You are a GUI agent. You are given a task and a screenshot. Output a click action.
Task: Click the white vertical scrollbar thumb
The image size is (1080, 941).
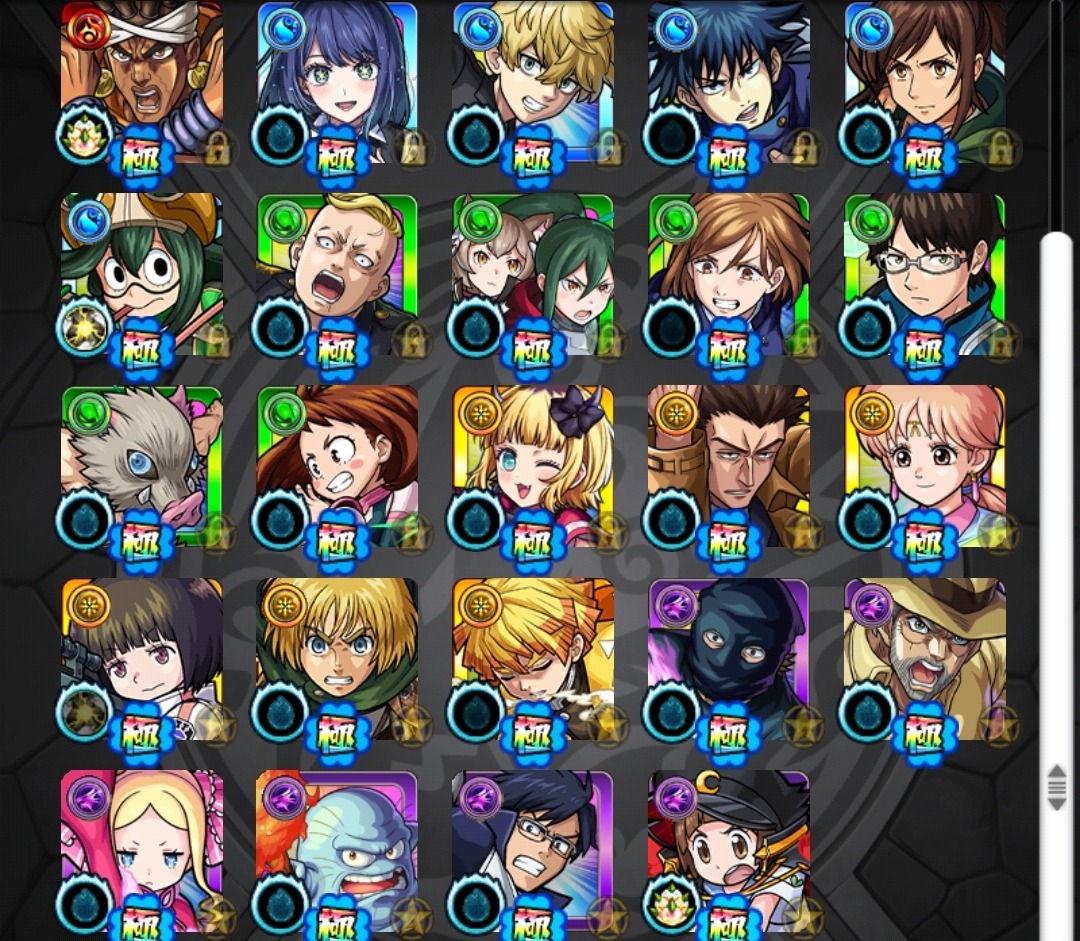tap(1056, 500)
